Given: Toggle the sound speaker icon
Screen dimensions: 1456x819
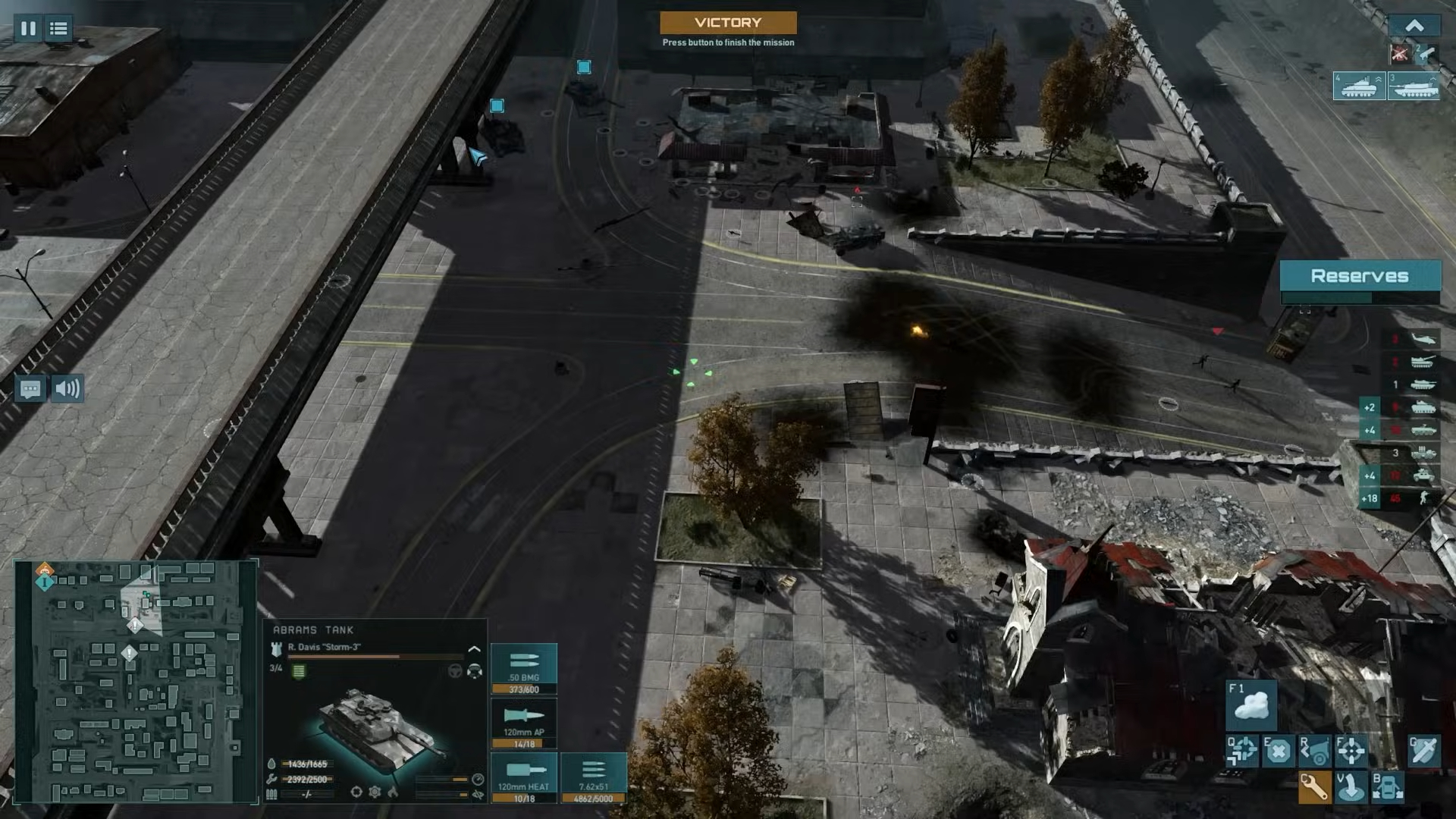Looking at the screenshot, I should [67, 389].
